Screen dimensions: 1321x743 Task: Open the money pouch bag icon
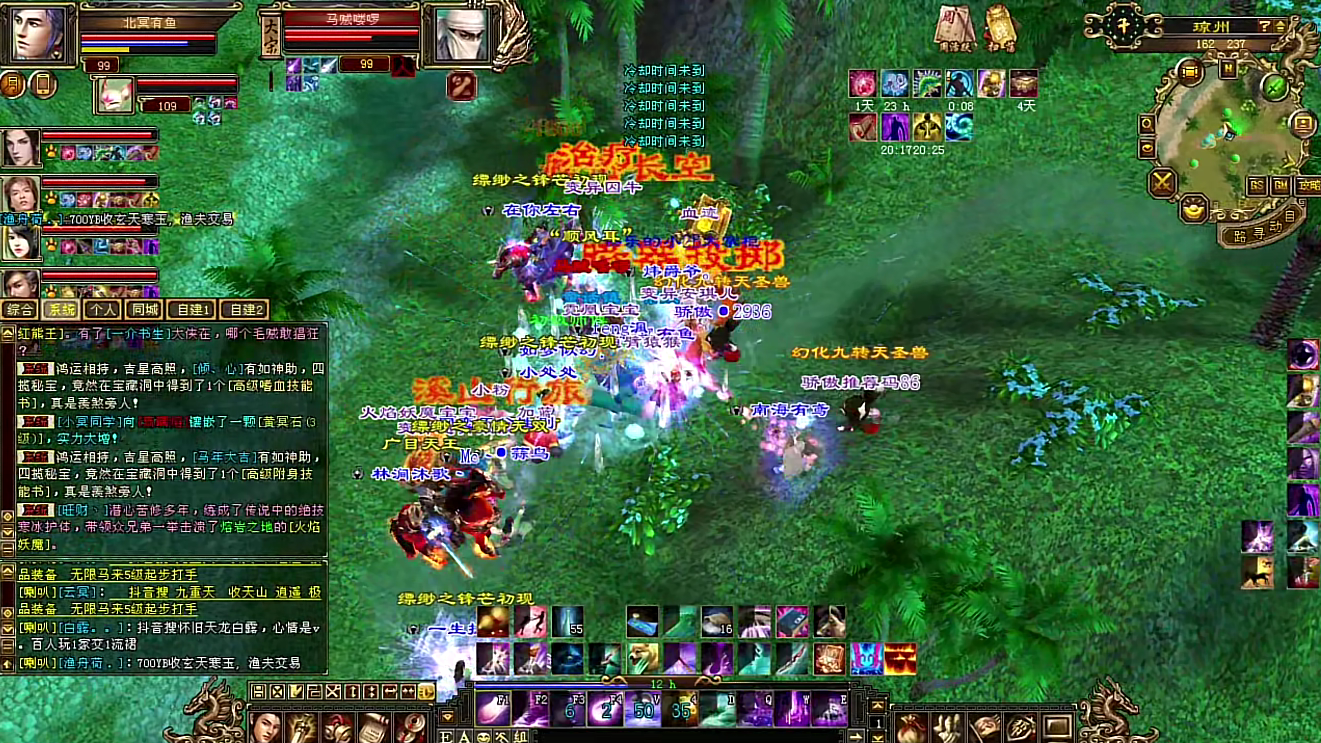(910, 727)
